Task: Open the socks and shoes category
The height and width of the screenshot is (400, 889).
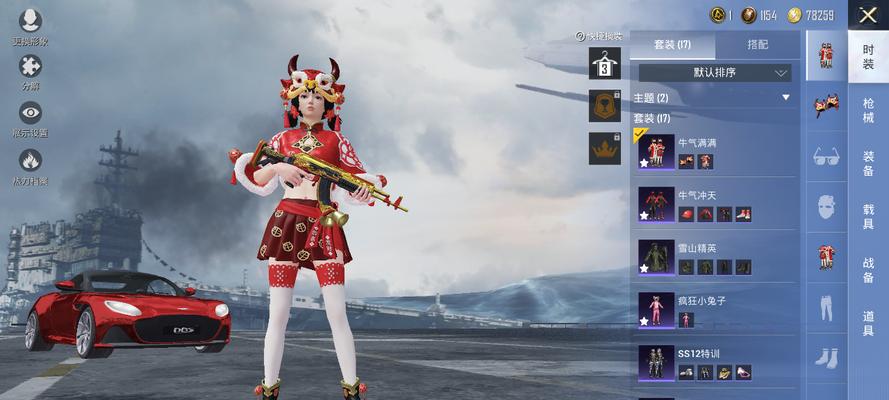Action: tap(826, 357)
